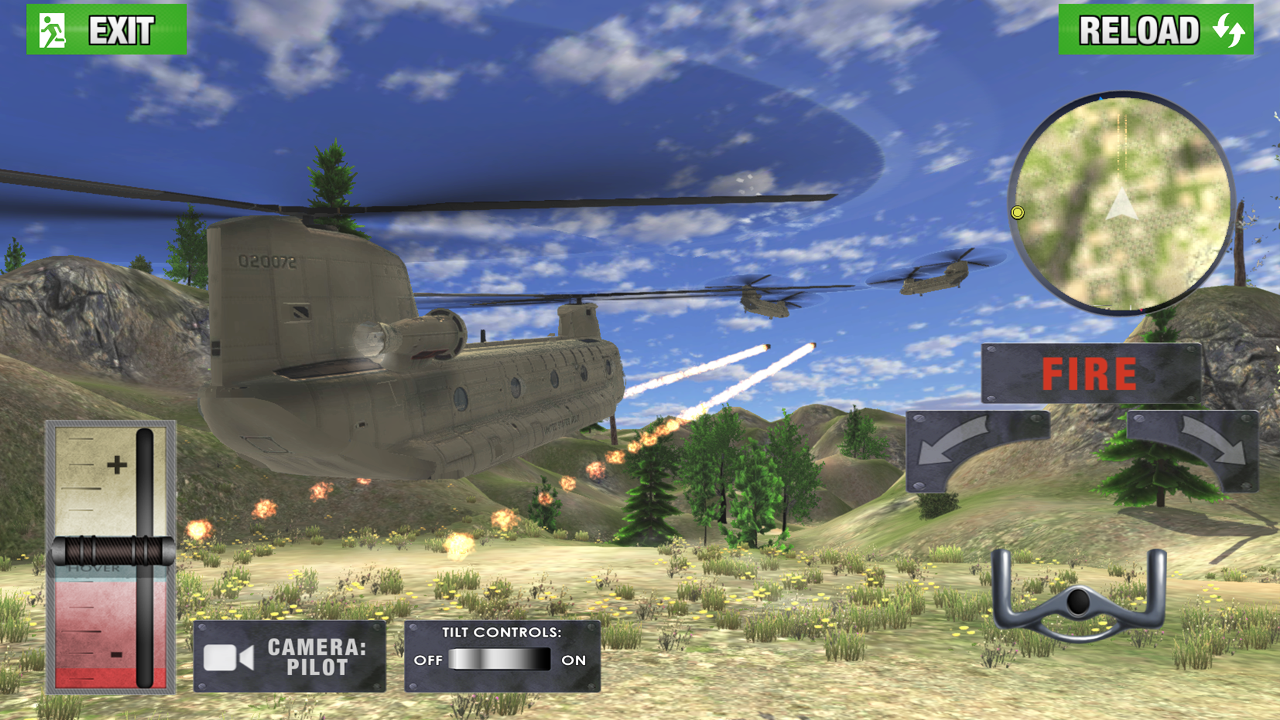This screenshot has width=1280, height=720.
Task: Click the reload ammo refresh icon
Action: pos(1227,30)
